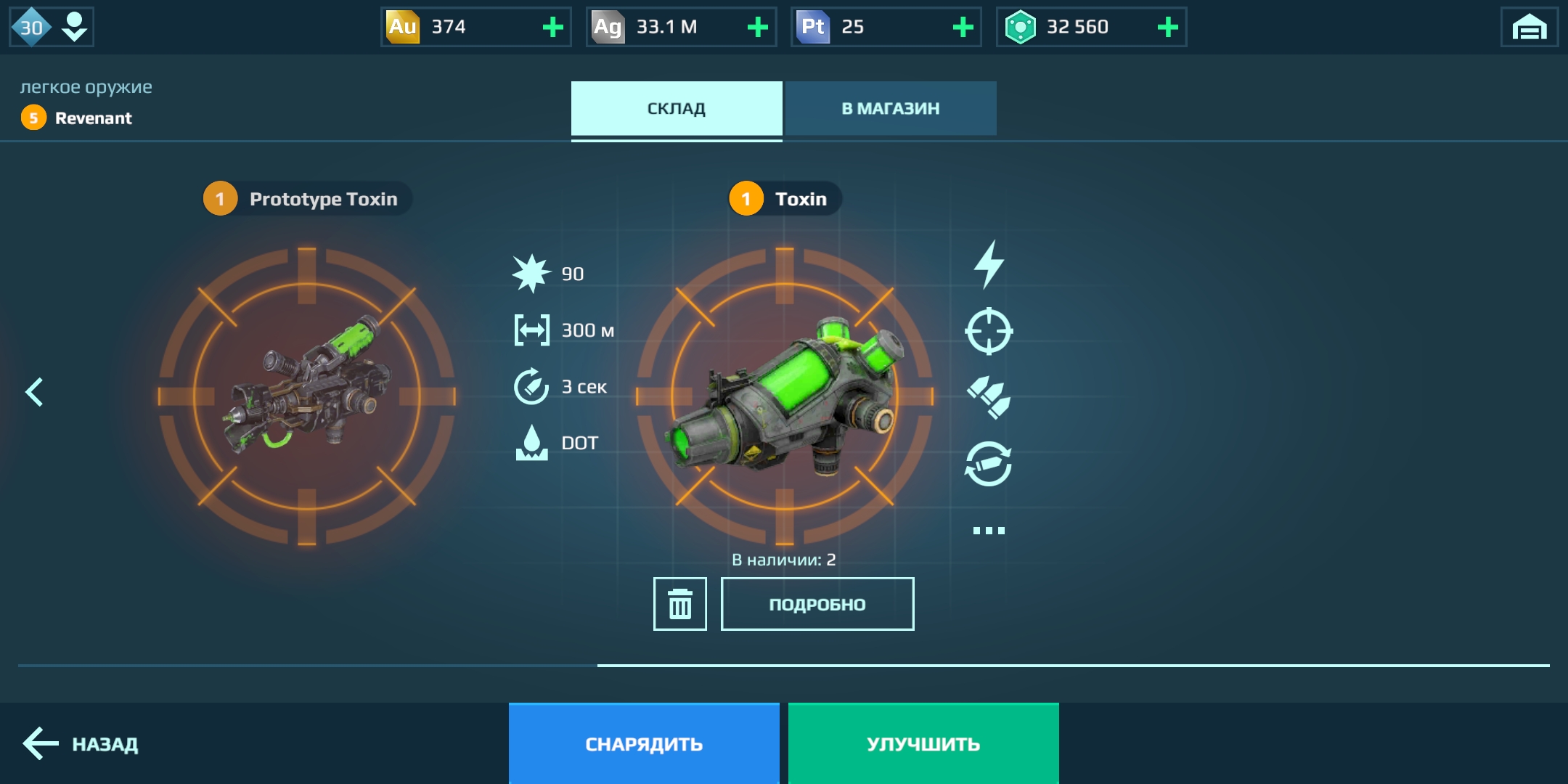Screen dimensions: 1568x784
Task: Open the three-dots more options
Action: 989,531
